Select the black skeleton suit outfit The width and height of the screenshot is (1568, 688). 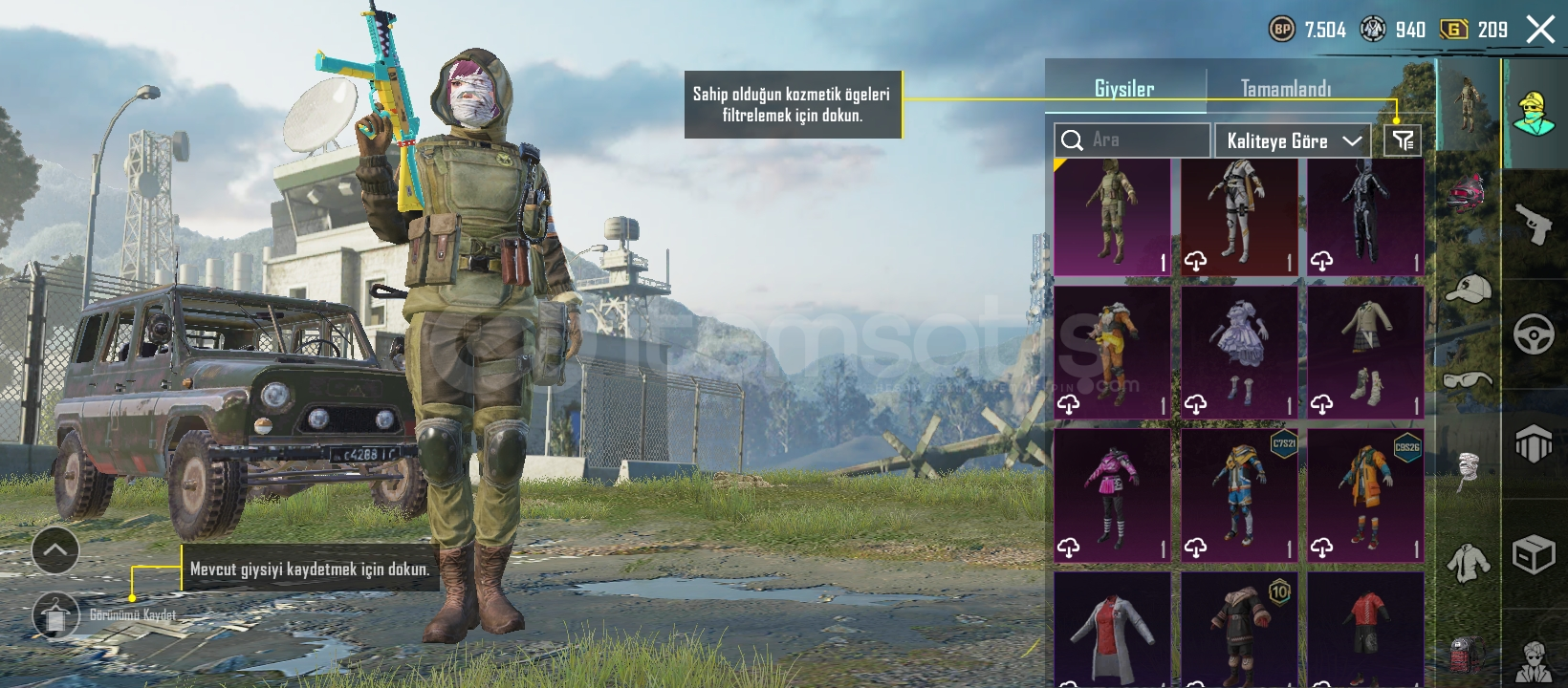click(1365, 217)
